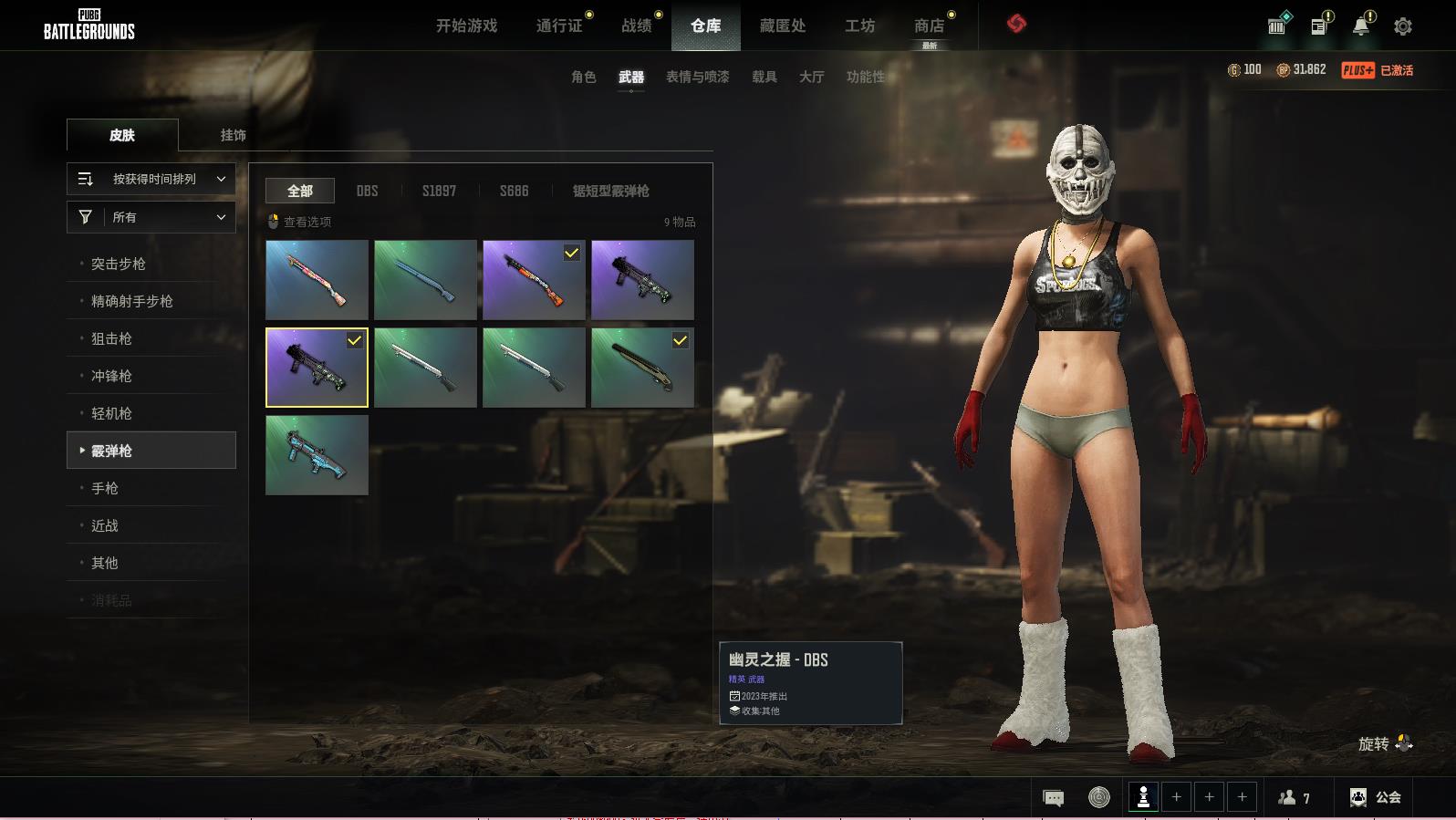The width and height of the screenshot is (1456, 820).
Task: Open the 挂饰 charms tab
Action: point(233,135)
